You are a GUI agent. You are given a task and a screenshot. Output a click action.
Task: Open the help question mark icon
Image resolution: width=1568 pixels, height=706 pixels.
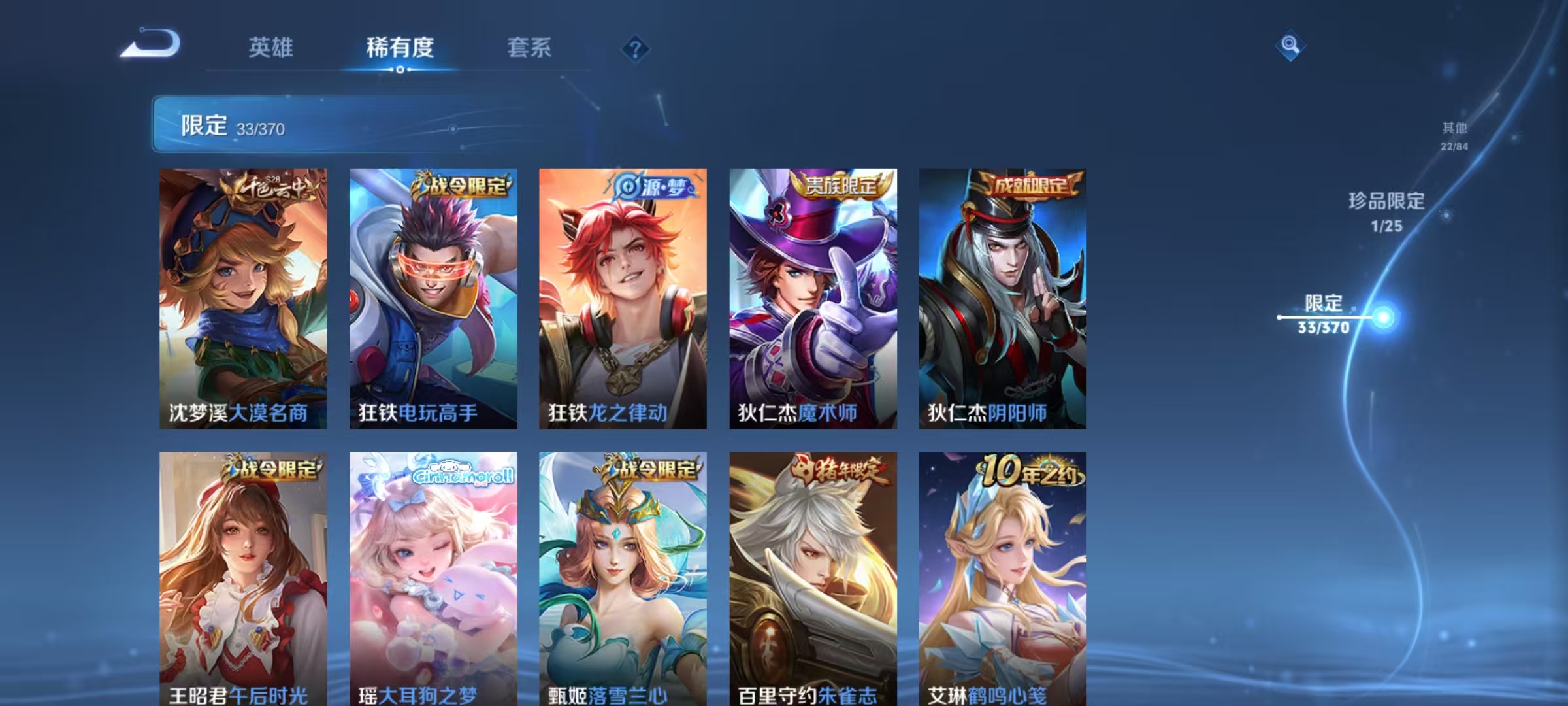[636, 47]
